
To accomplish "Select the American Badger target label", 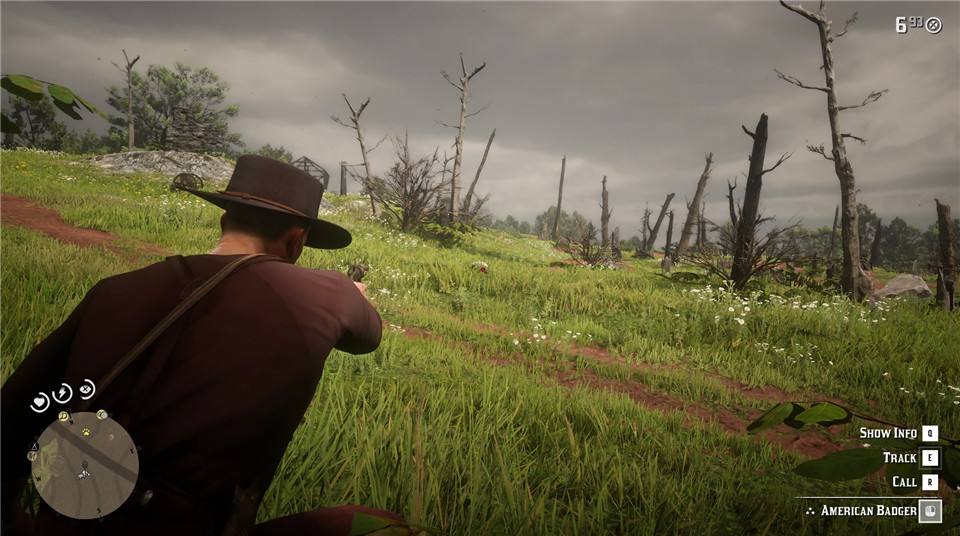I will pyautogui.click(x=868, y=511).
